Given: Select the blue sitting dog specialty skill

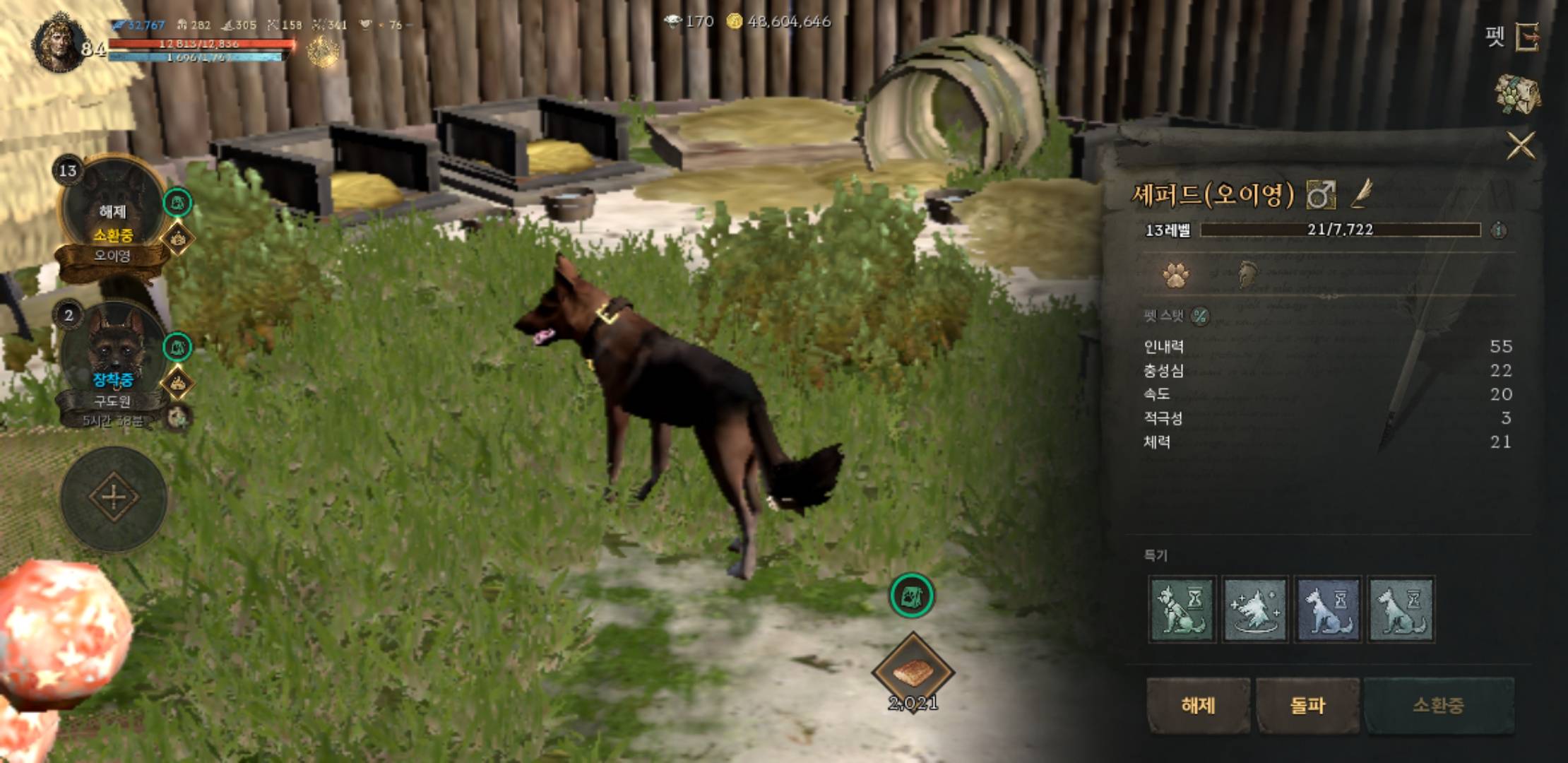Looking at the screenshot, I should [1328, 609].
